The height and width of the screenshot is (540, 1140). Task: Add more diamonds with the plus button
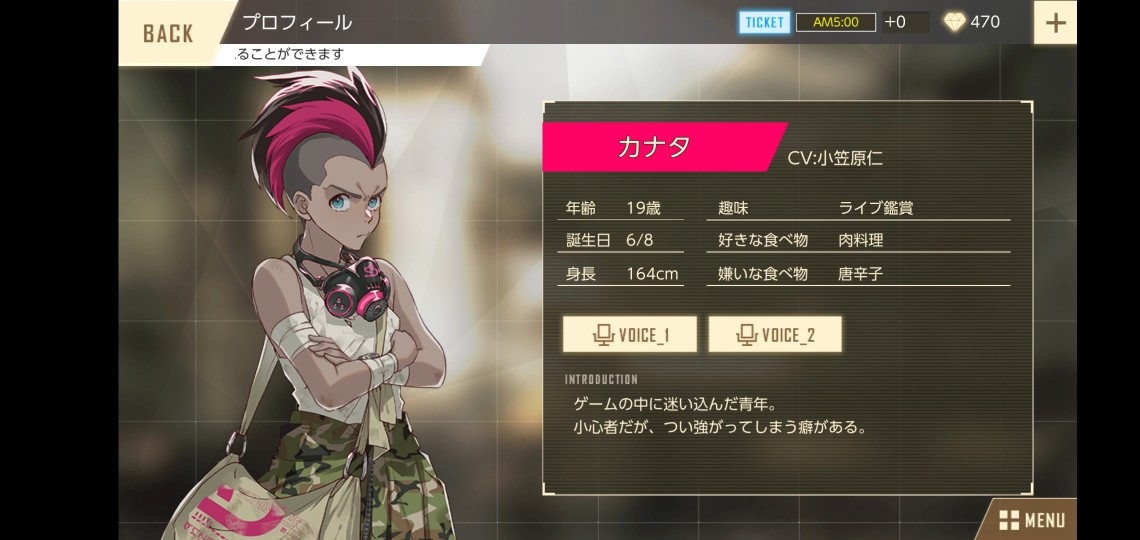(1054, 22)
